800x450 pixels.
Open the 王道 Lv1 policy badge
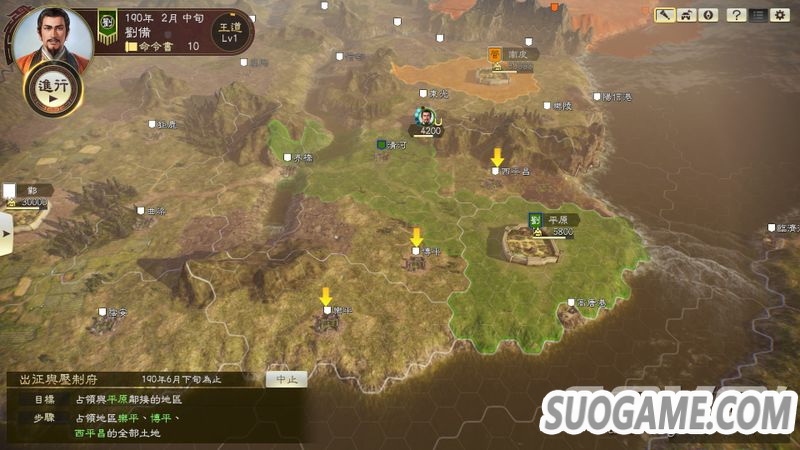click(x=229, y=31)
